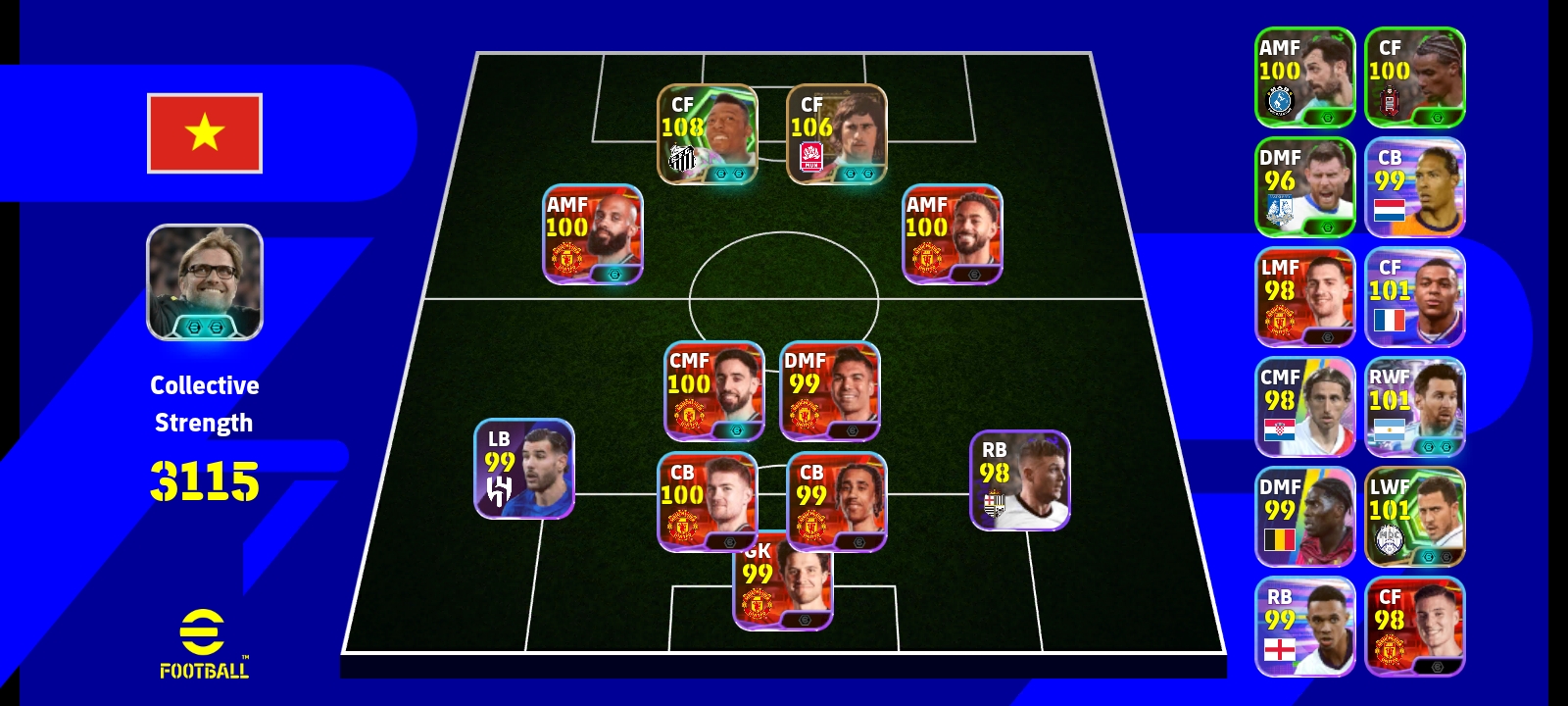This screenshot has height=706, width=1568.
Task: Click the Collective Strength 3115 value
Action: coord(206,480)
